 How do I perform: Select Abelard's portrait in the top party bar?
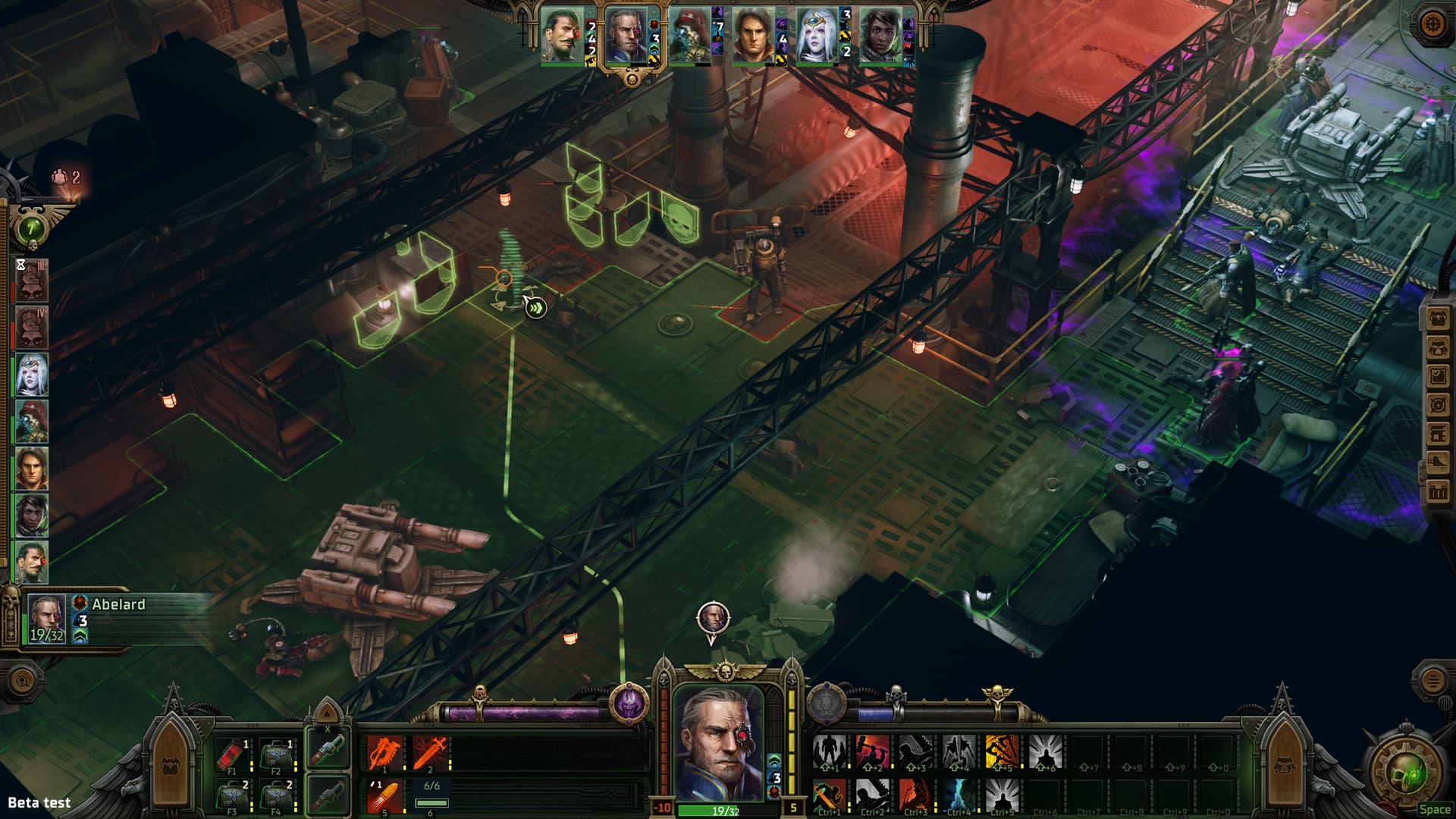(626, 36)
